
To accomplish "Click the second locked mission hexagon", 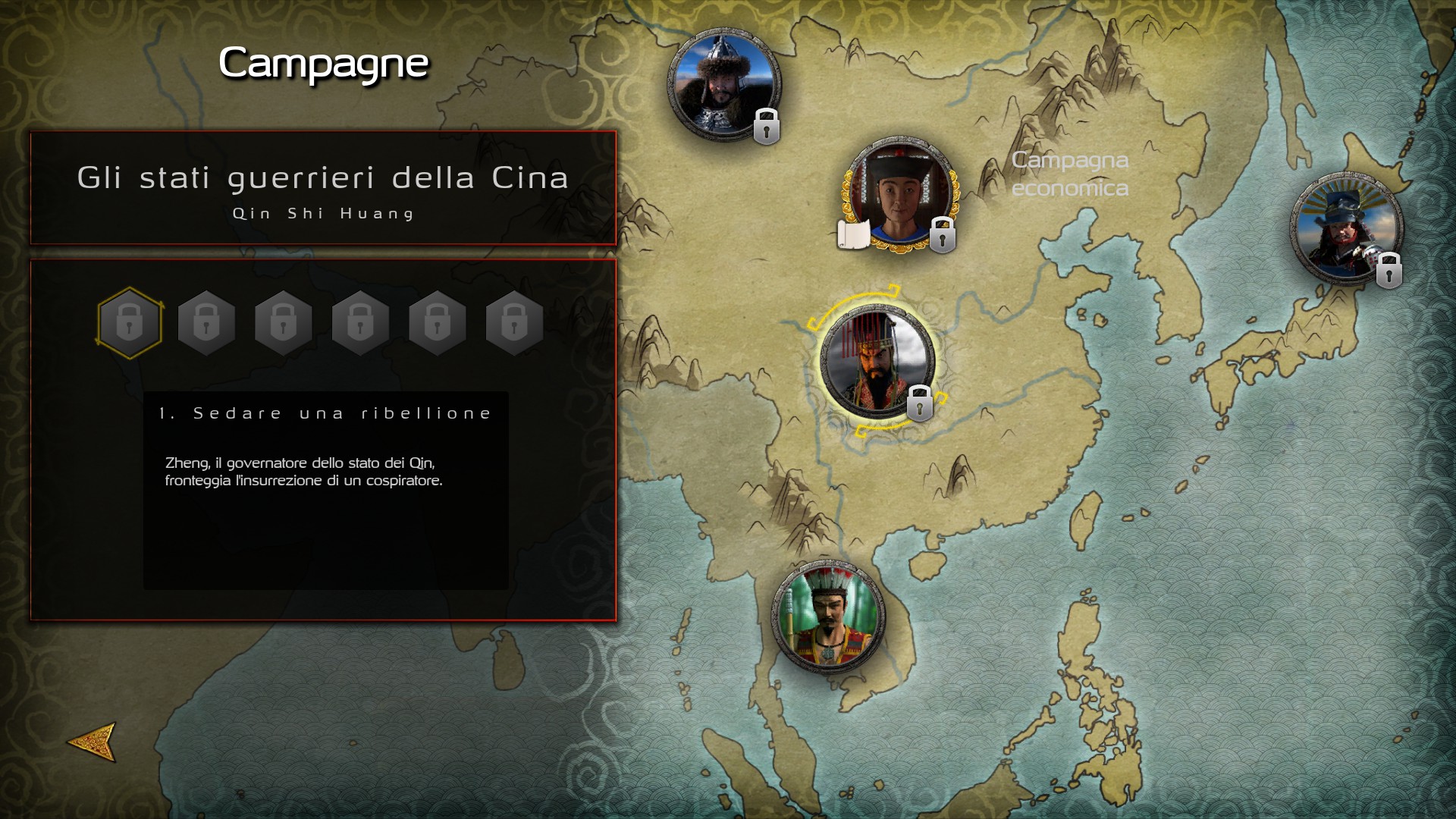I will point(206,322).
